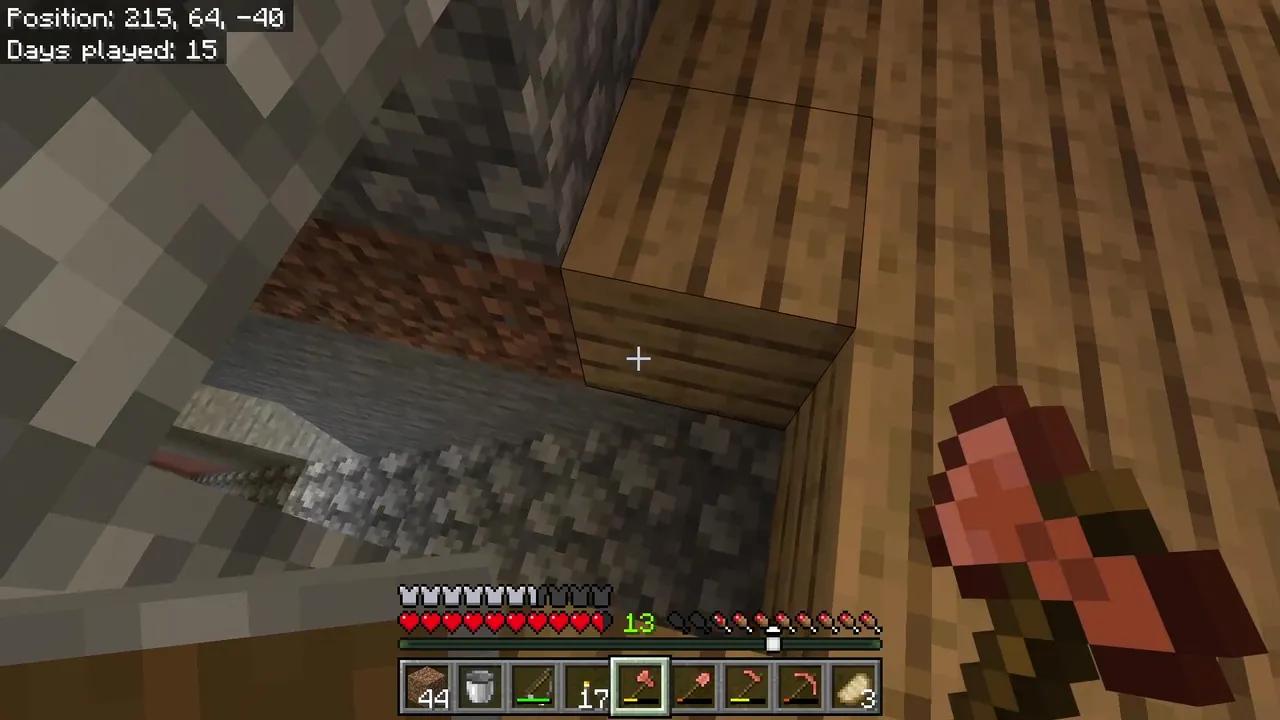Click the leftmost heart in the health bar
Image resolution: width=1280 pixels, height=720 pixels.
tap(408, 622)
